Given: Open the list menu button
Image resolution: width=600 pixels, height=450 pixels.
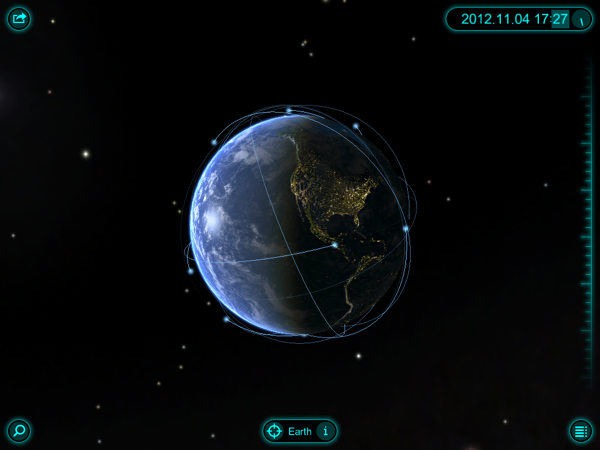Looking at the screenshot, I should coord(580,431).
